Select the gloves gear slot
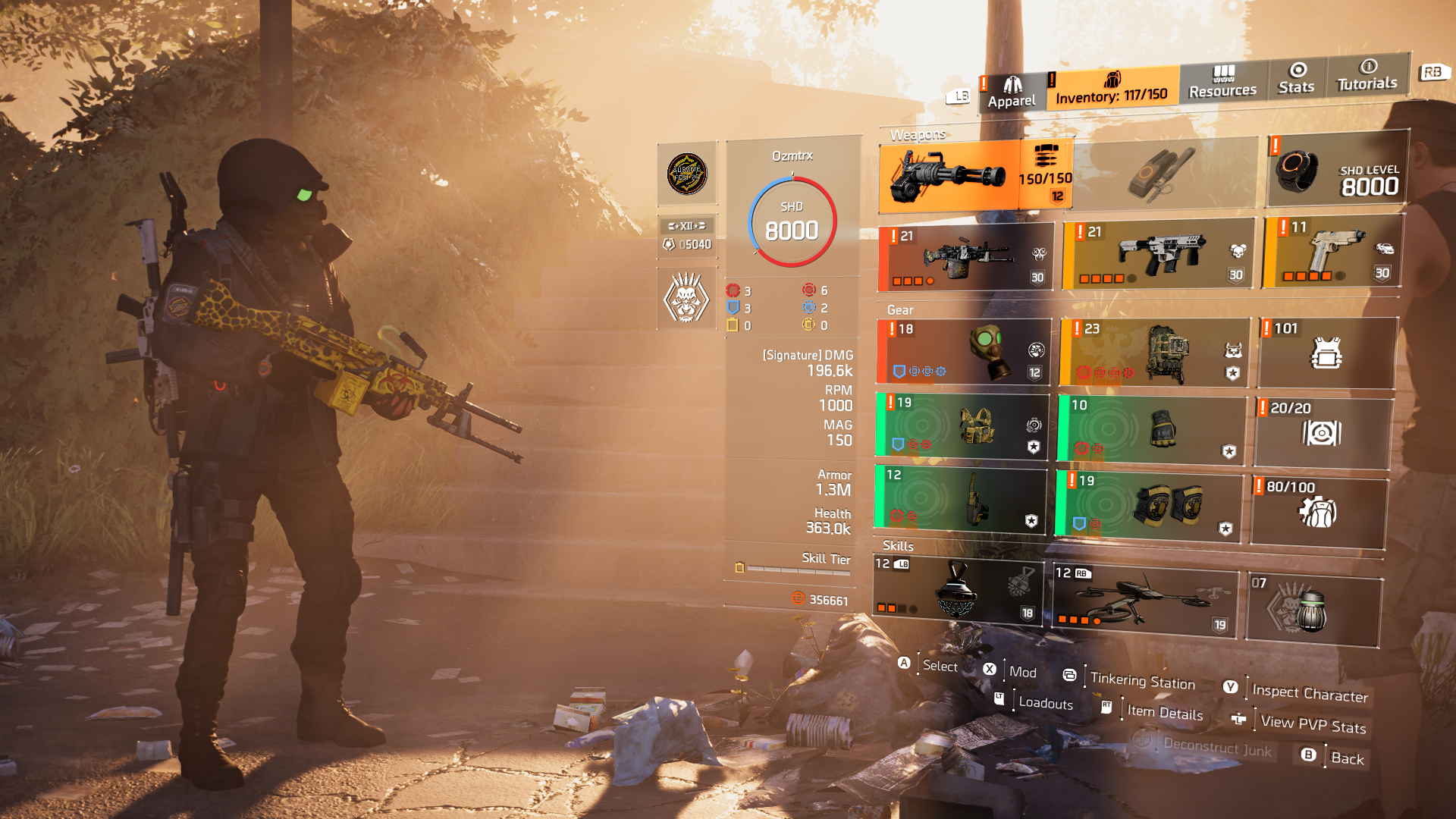The image size is (1456, 819). (x=1152, y=429)
